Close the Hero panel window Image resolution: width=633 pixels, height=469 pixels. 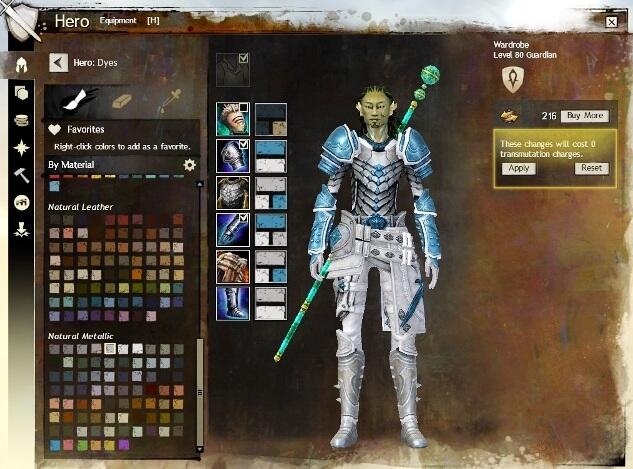pyautogui.click(x=611, y=20)
